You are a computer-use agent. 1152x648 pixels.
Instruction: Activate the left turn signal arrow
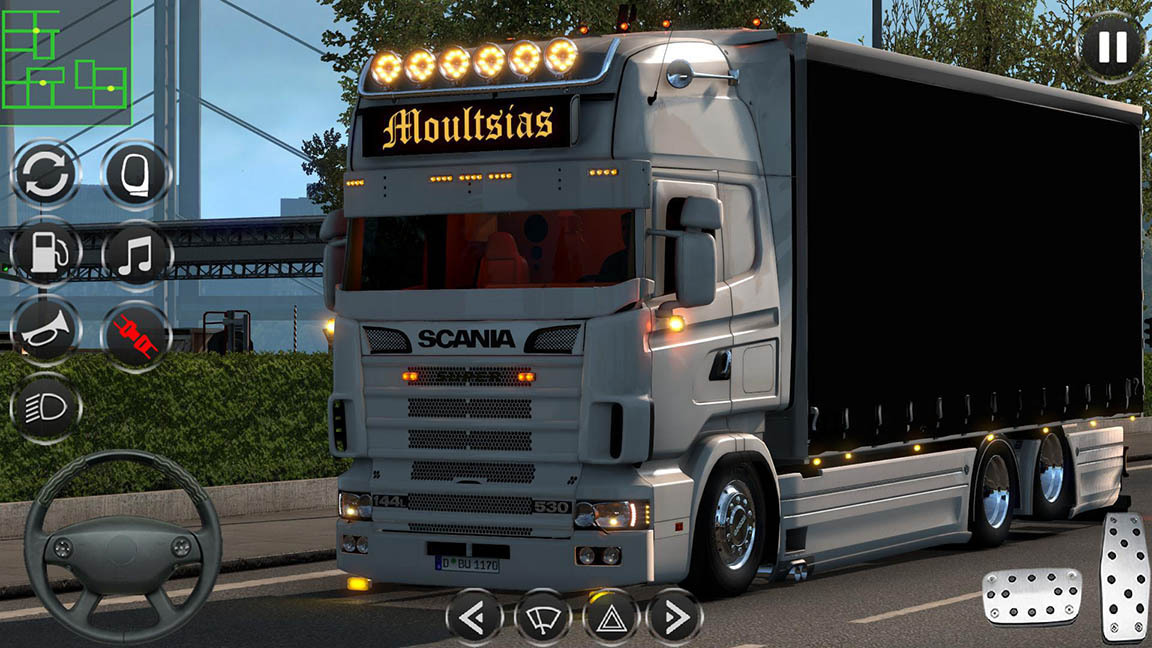pos(474,616)
